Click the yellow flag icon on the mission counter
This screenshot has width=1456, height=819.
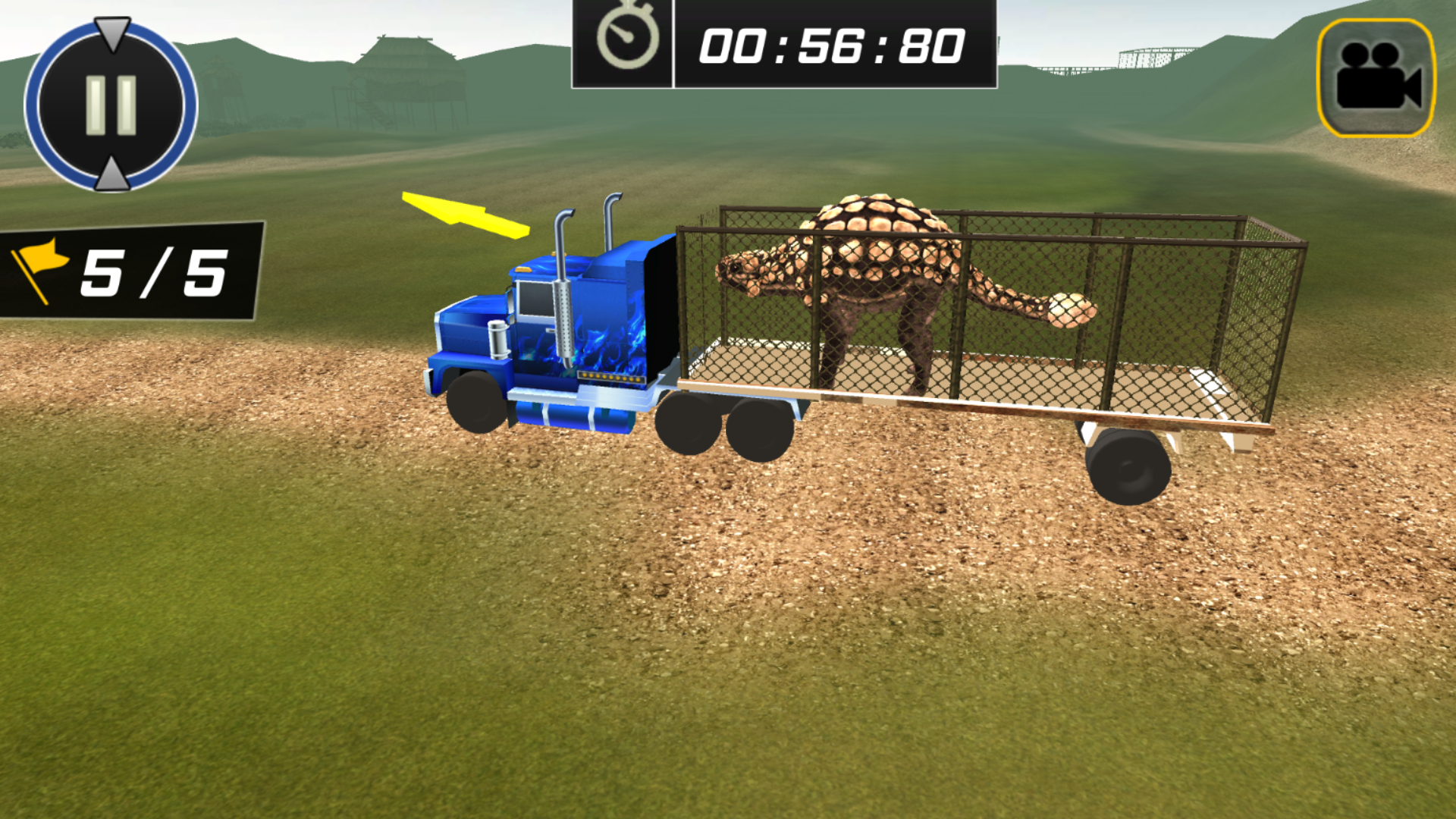(42, 271)
